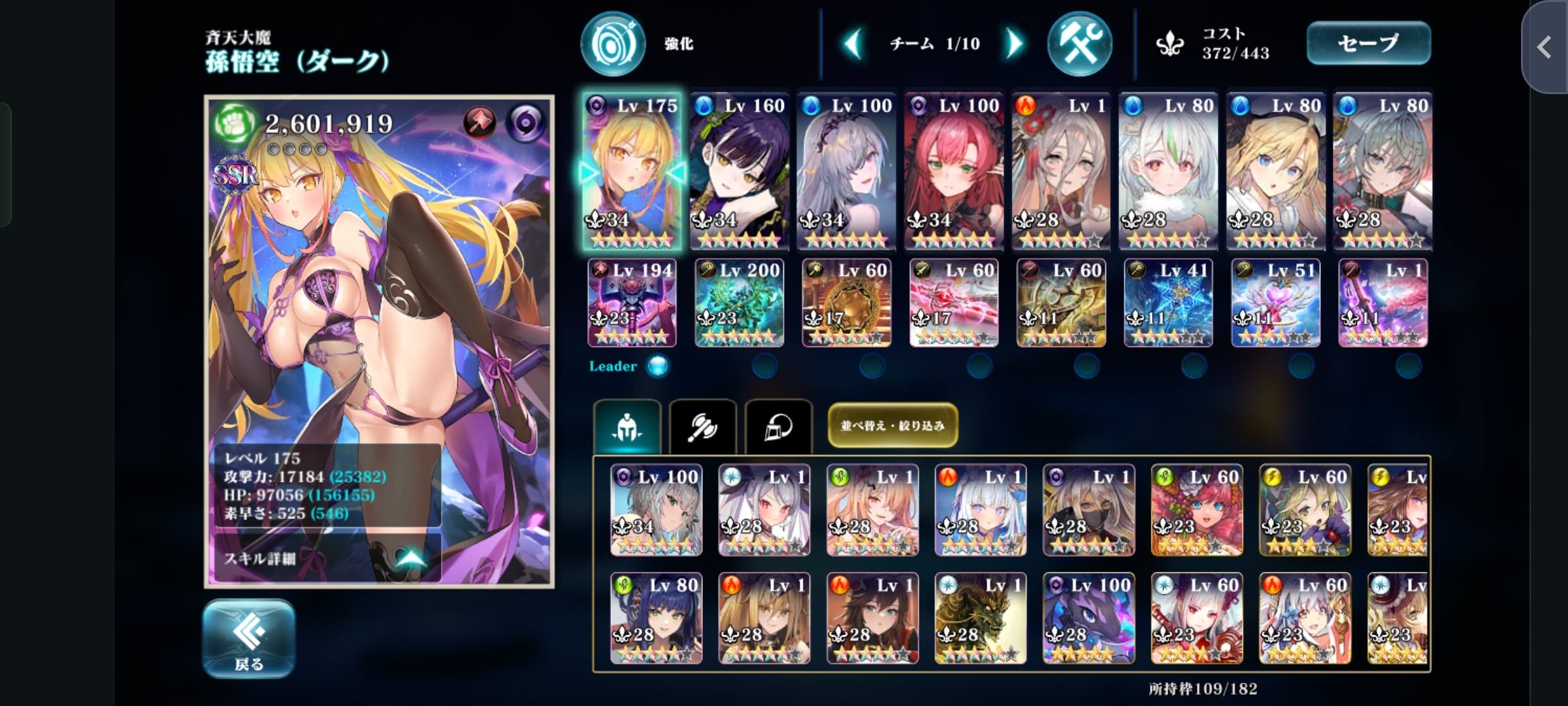Expand the side panel arrow at screen edge
Screen dimensions: 1568x706
1544,47
